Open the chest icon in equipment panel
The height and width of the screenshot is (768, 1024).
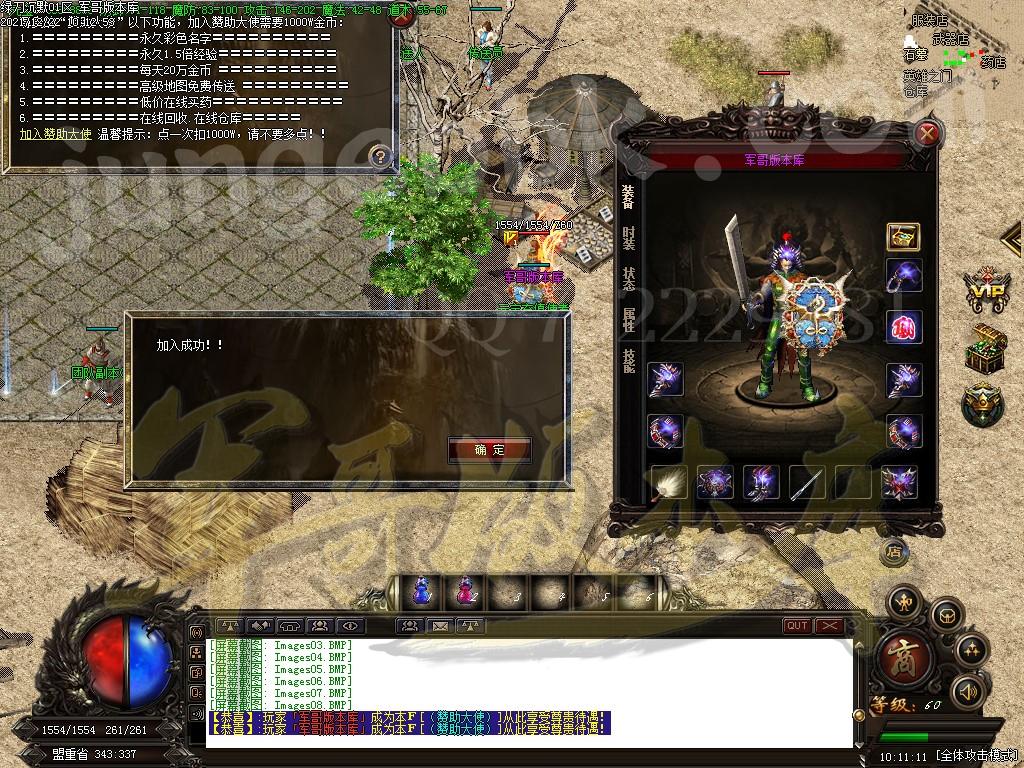tap(903, 237)
